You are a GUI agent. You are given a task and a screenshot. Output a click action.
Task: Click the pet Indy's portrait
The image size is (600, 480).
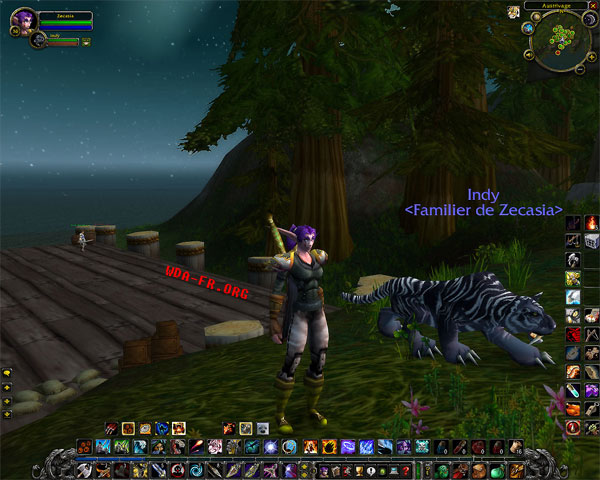[39, 40]
